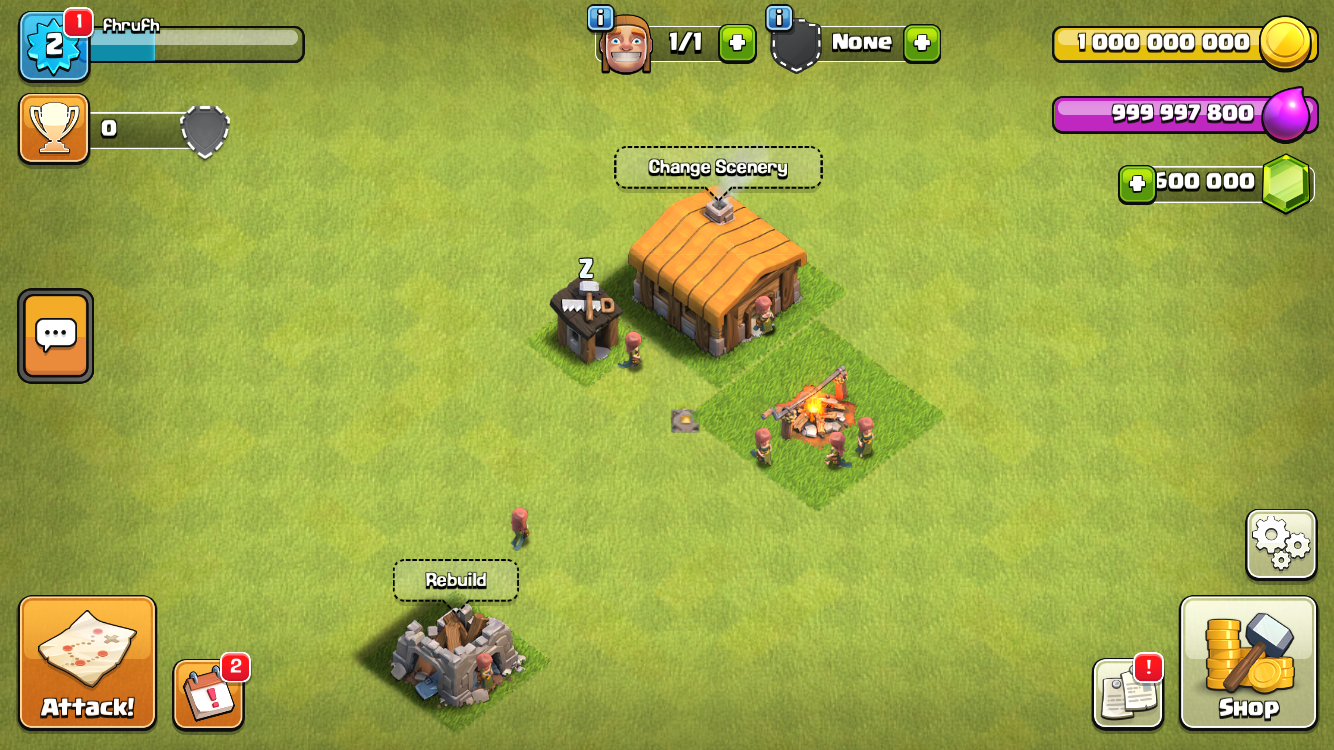Open the events calendar

[x=208, y=693]
